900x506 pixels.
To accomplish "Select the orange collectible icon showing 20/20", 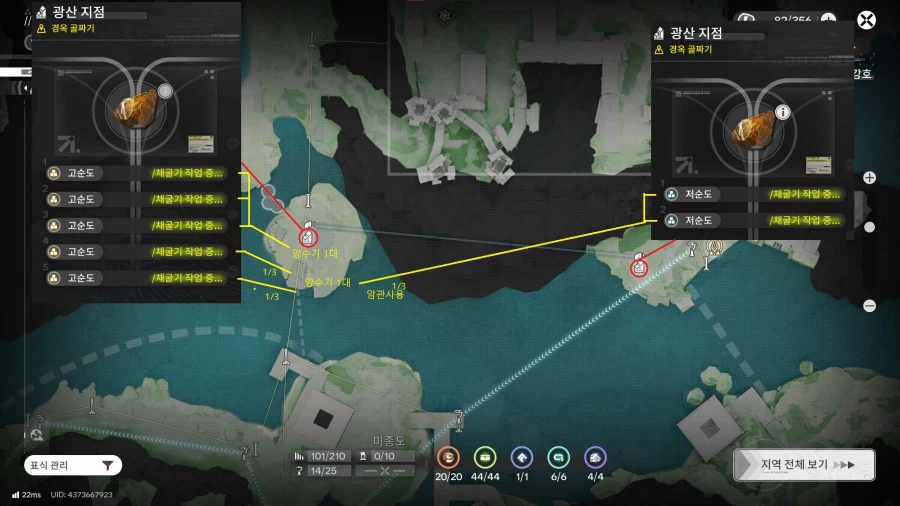I will pyautogui.click(x=451, y=457).
